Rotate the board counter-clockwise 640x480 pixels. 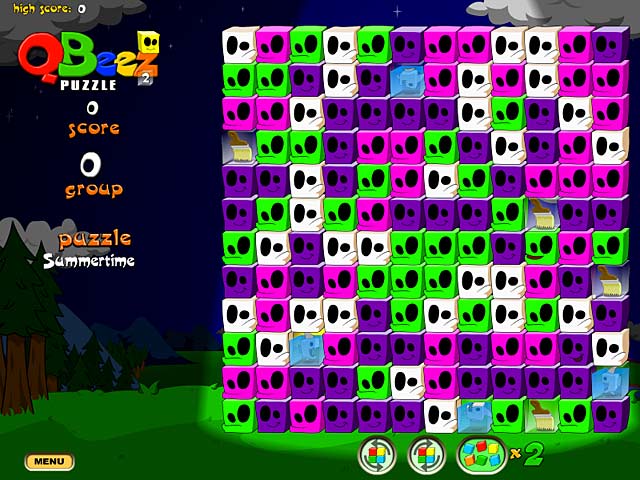[377, 456]
